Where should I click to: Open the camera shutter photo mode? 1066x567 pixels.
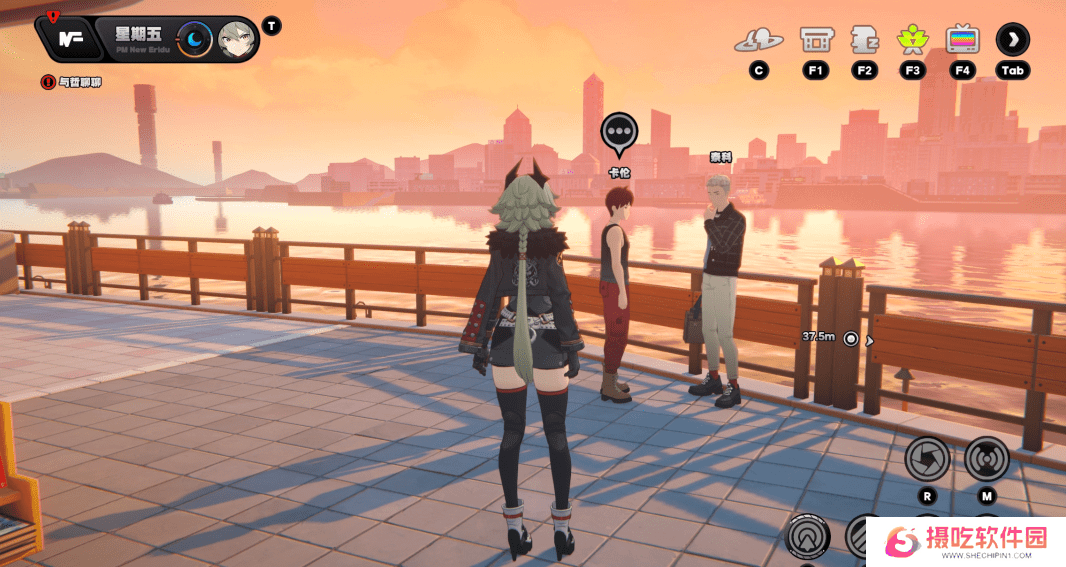pyautogui.click(x=927, y=459)
